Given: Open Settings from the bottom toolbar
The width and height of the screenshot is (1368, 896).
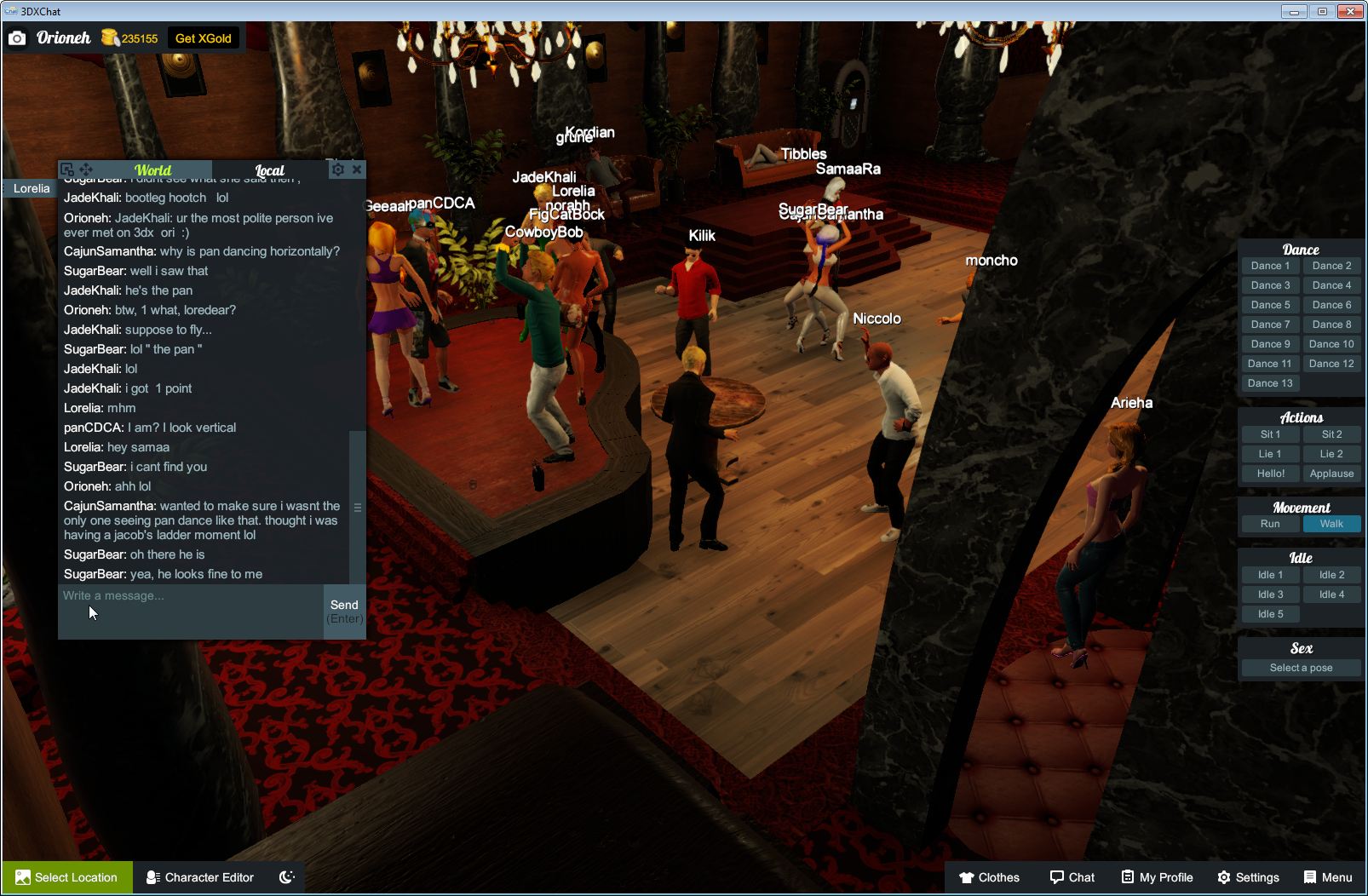Looking at the screenshot, I should click(x=1249, y=877).
